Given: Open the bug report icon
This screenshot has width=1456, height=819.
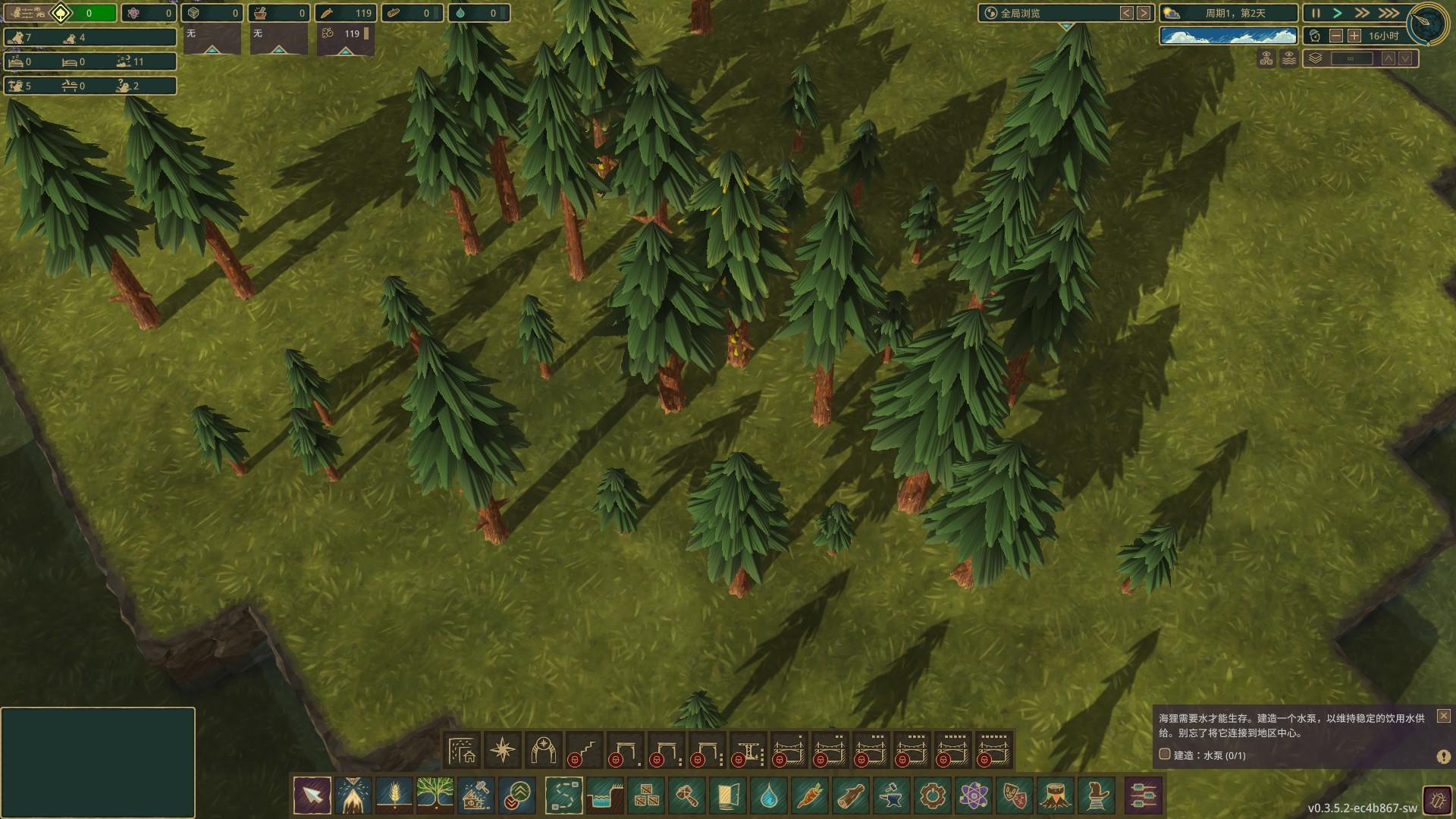Looking at the screenshot, I should (1436, 800).
